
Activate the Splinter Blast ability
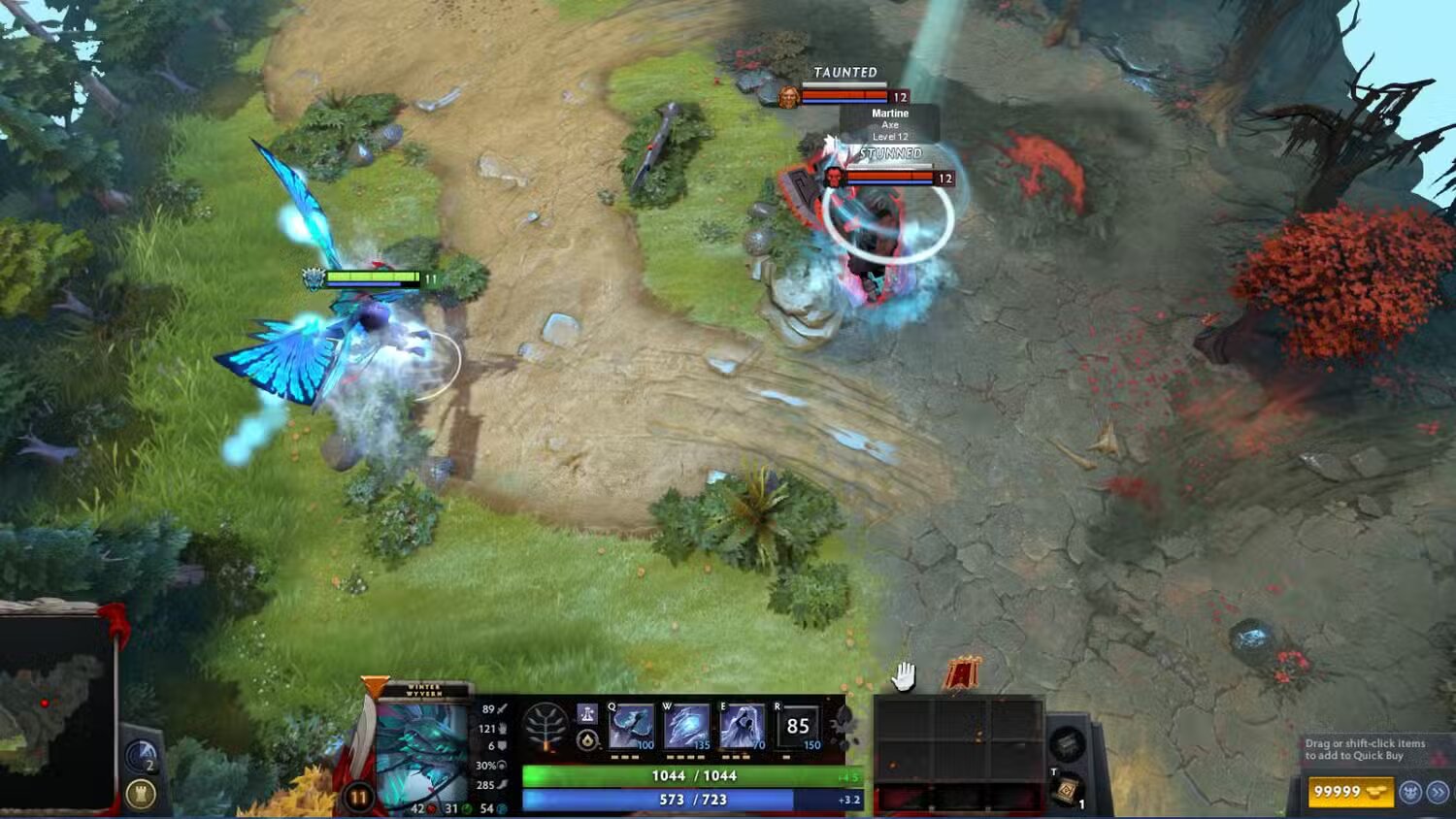(x=687, y=726)
